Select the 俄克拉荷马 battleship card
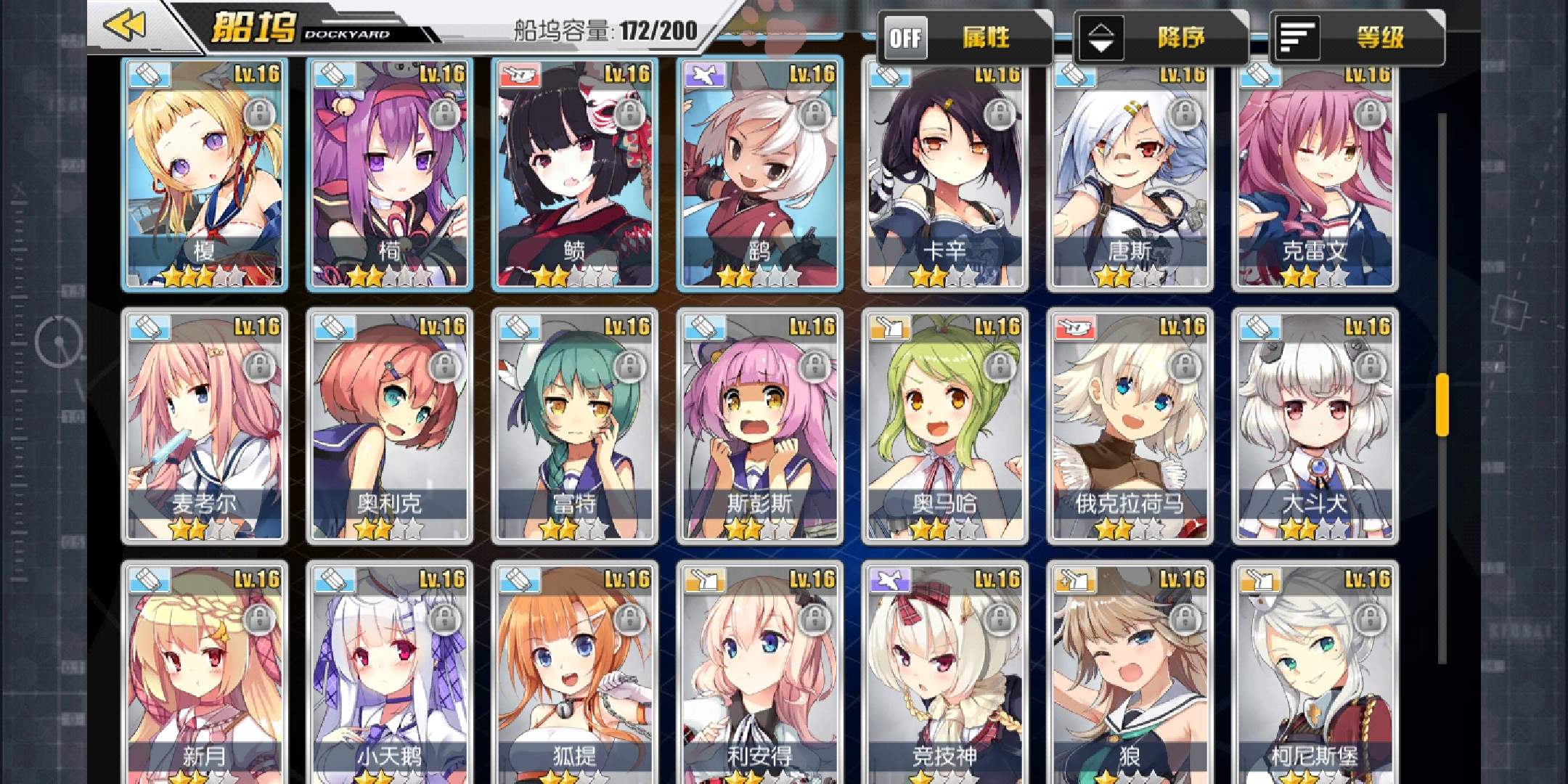Image resolution: width=1568 pixels, height=784 pixels. [1130, 427]
